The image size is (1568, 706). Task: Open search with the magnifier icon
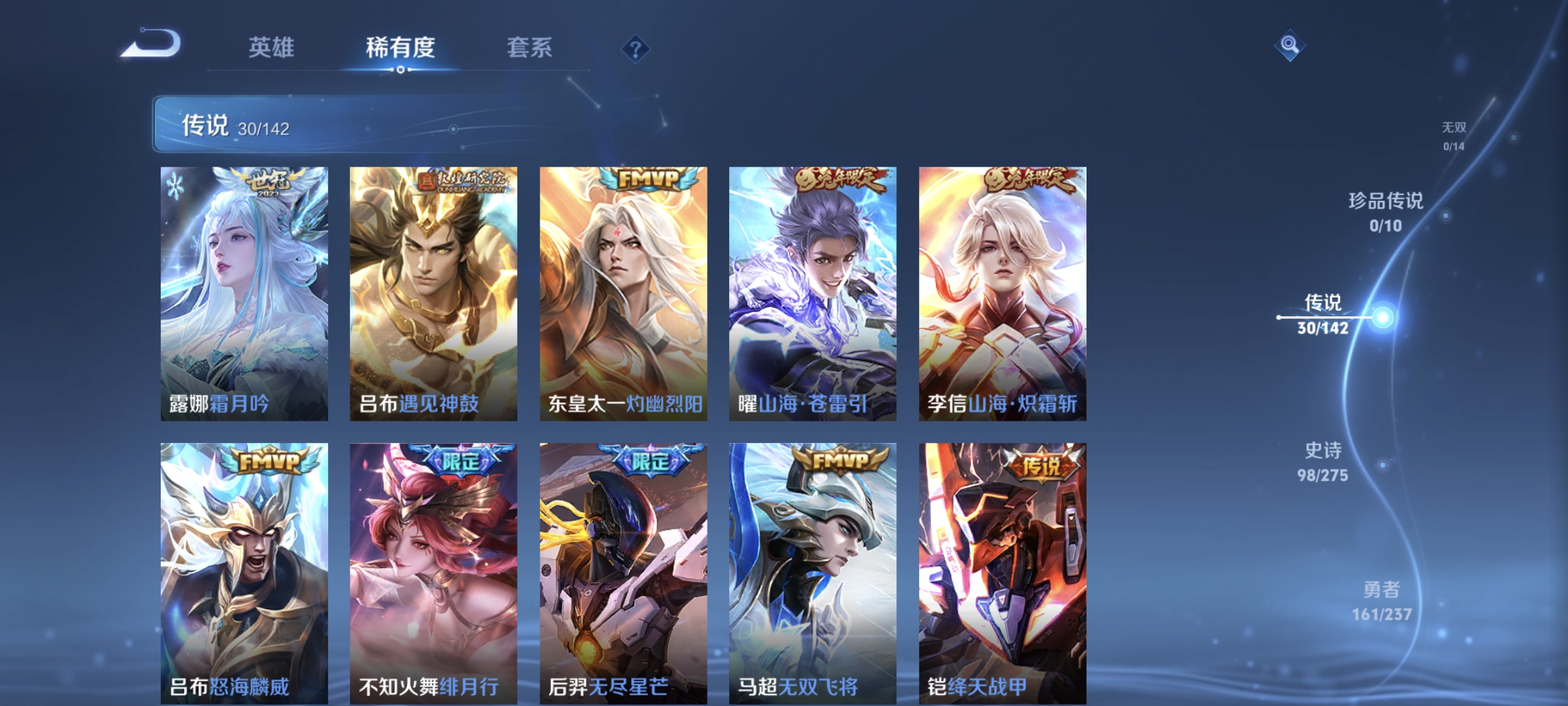point(1290,46)
